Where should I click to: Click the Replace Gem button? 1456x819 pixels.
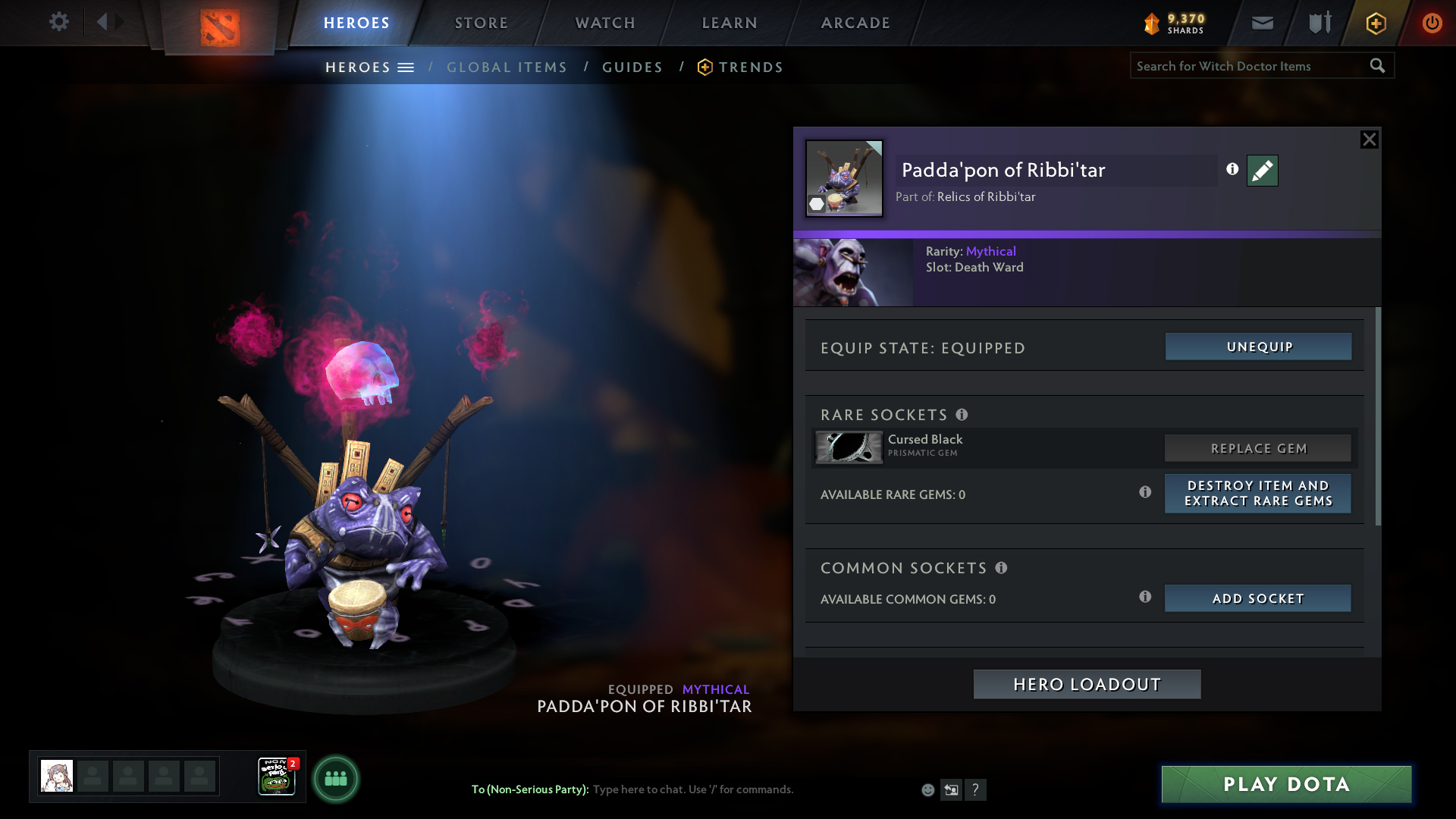tap(1258, 448)
